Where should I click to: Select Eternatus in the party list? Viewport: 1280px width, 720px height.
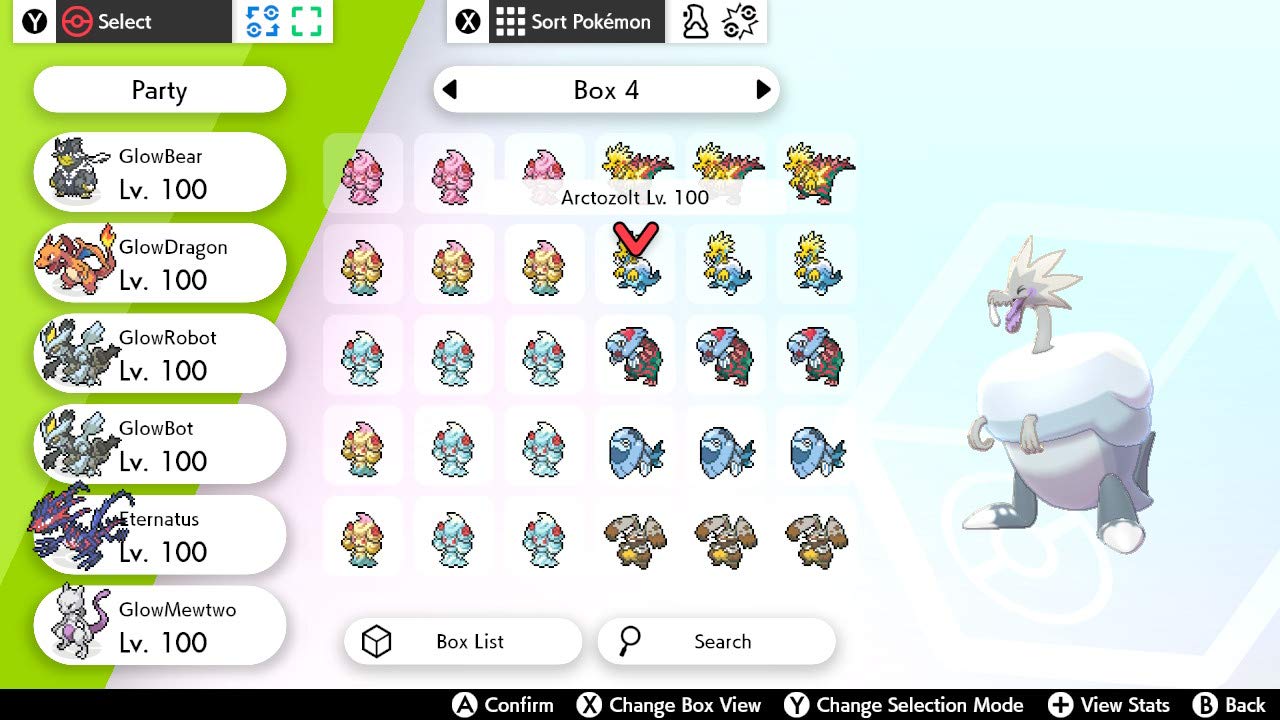(158, 534)
